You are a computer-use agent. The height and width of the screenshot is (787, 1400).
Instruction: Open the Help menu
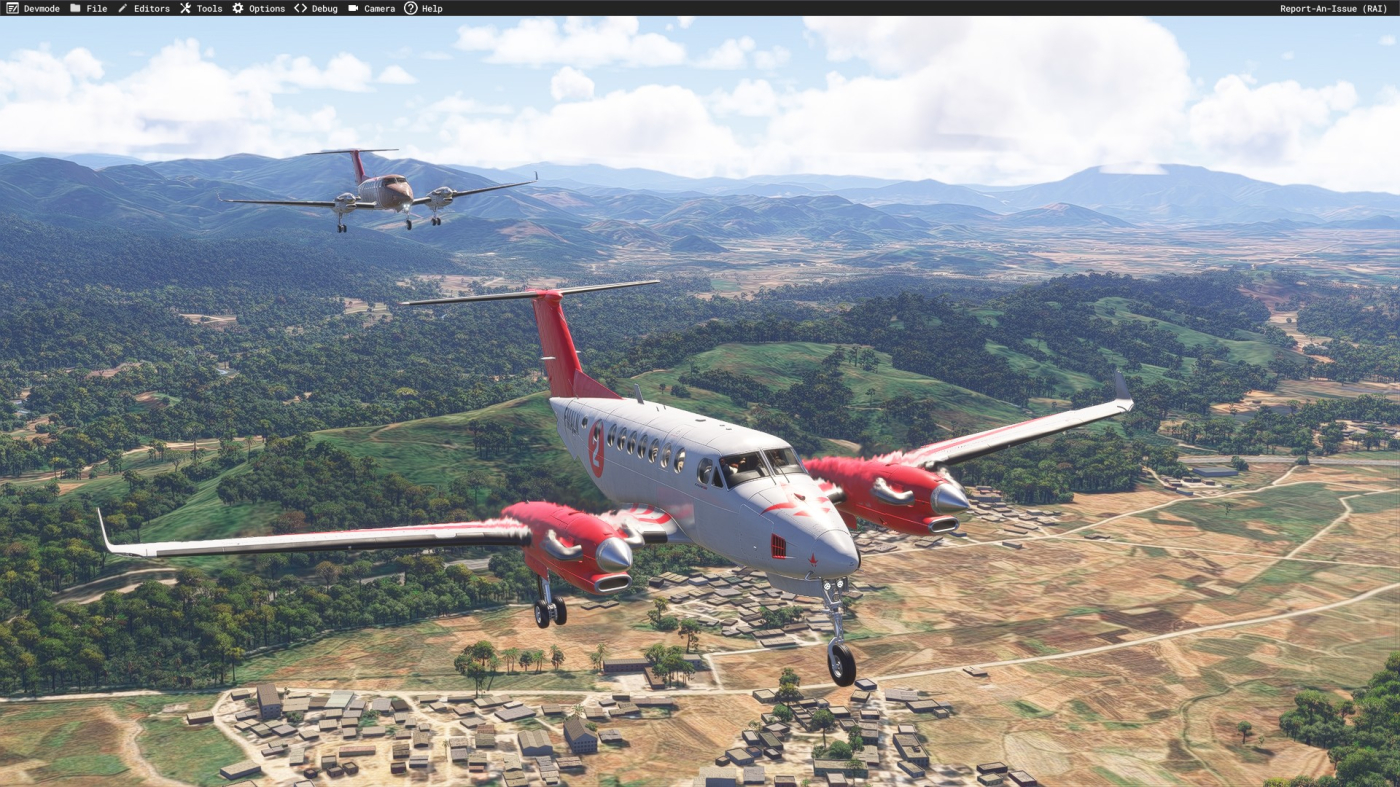point(423,8)
